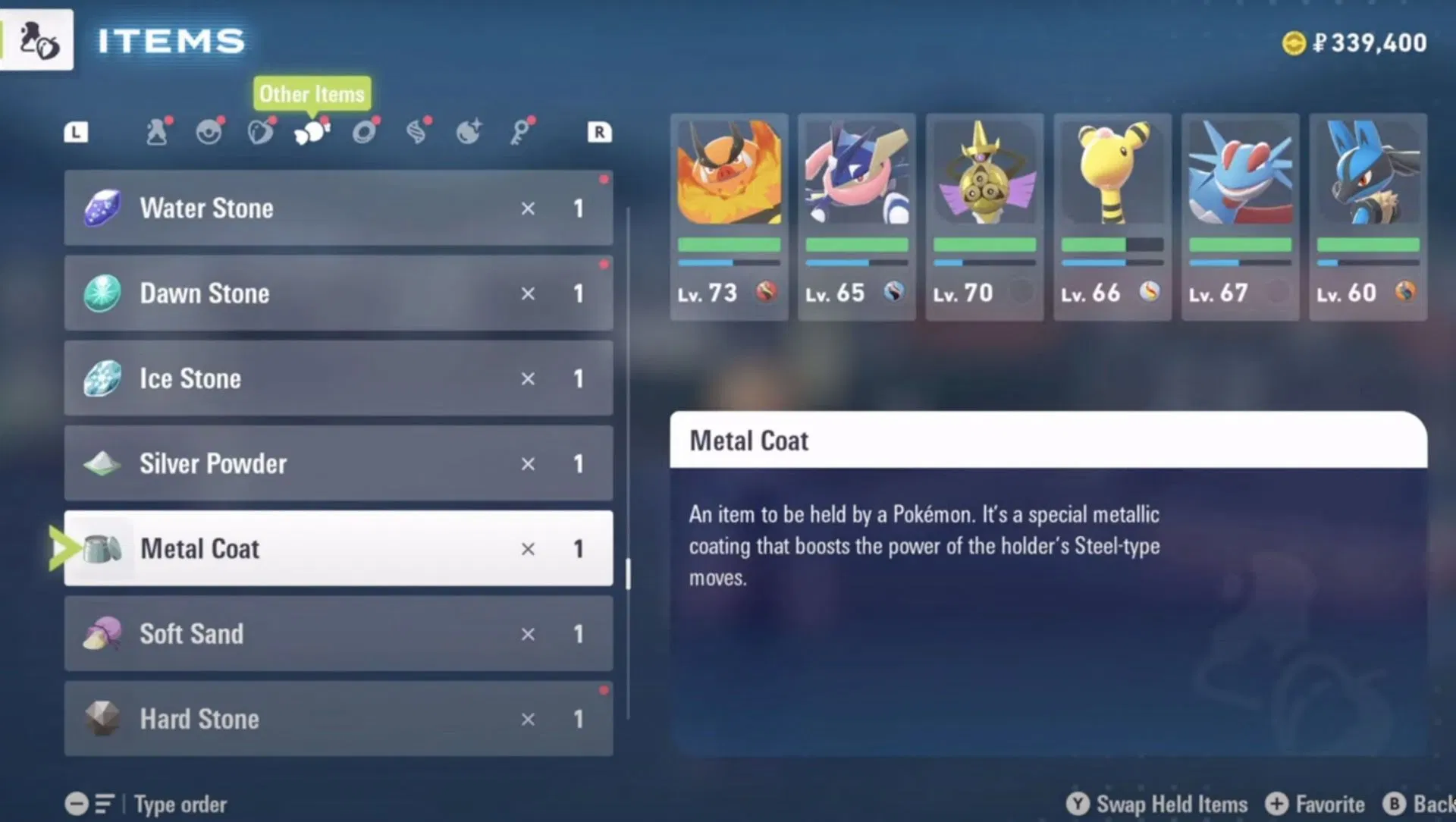Select the Level 73 Emboar party card

[x=729, y=216]
